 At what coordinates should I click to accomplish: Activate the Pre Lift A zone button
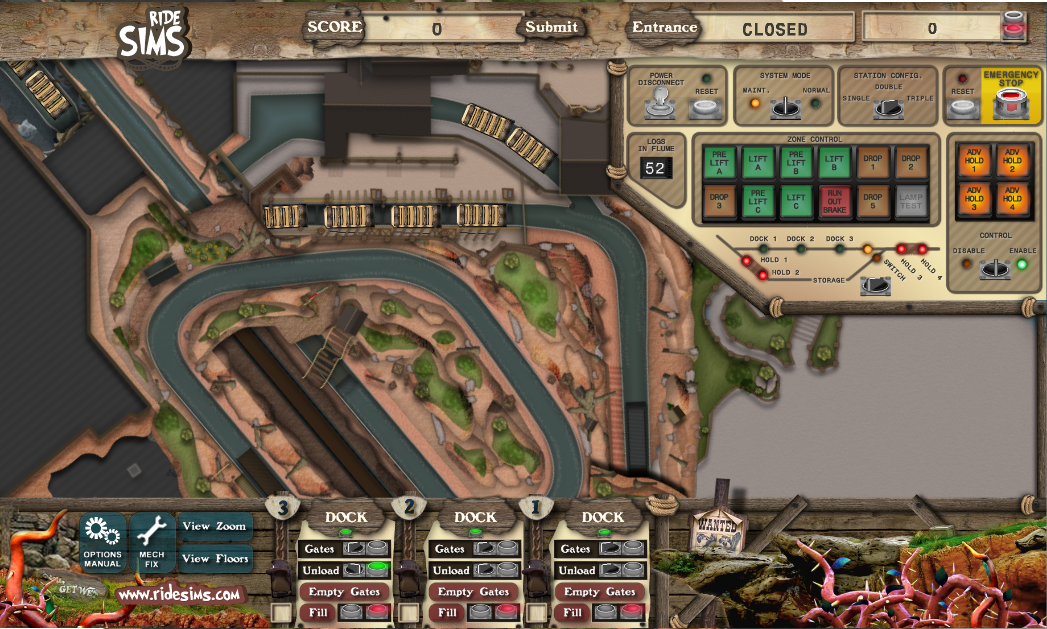[718, 160]
